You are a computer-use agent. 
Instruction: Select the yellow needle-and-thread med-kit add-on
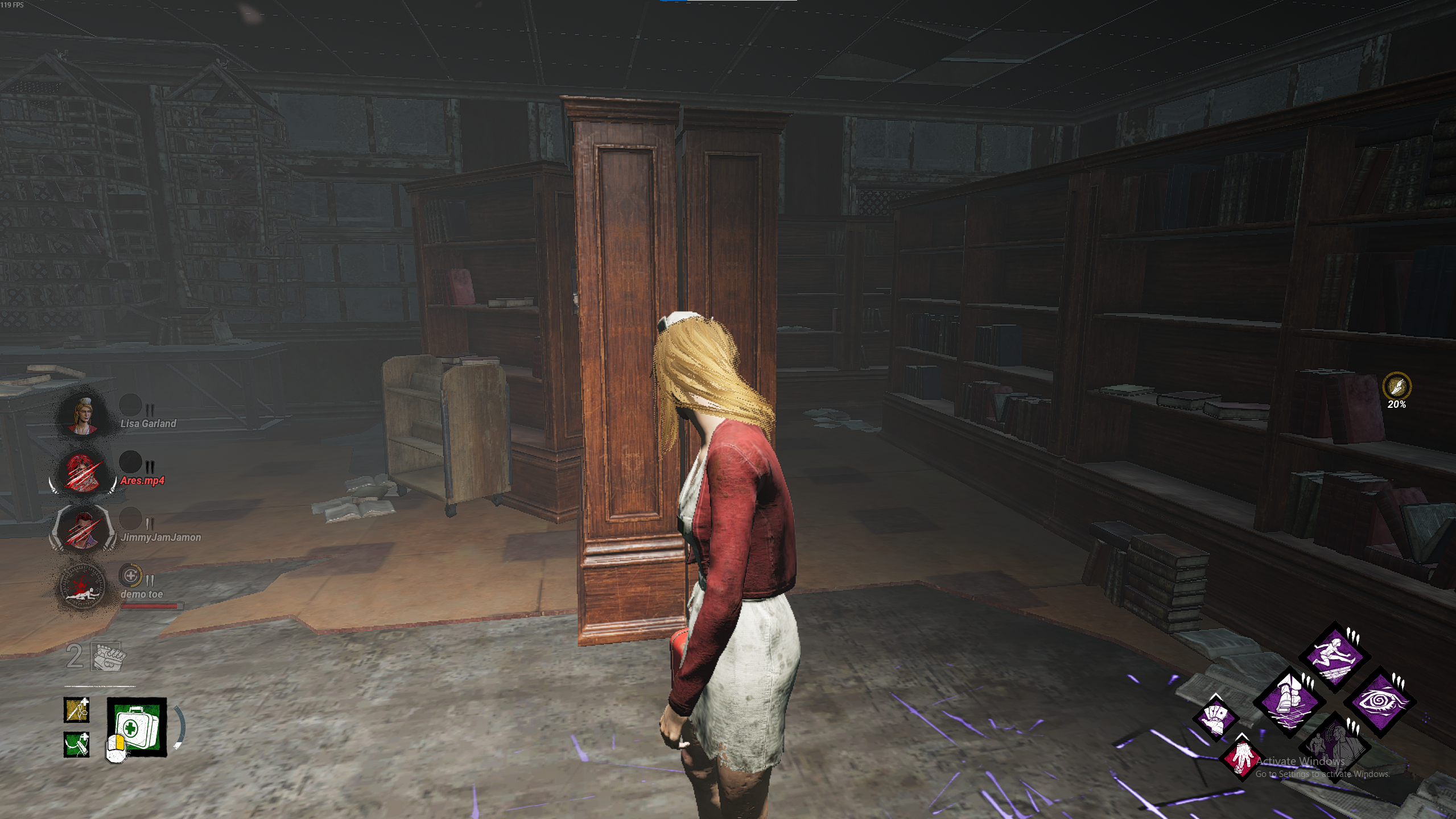76,710
